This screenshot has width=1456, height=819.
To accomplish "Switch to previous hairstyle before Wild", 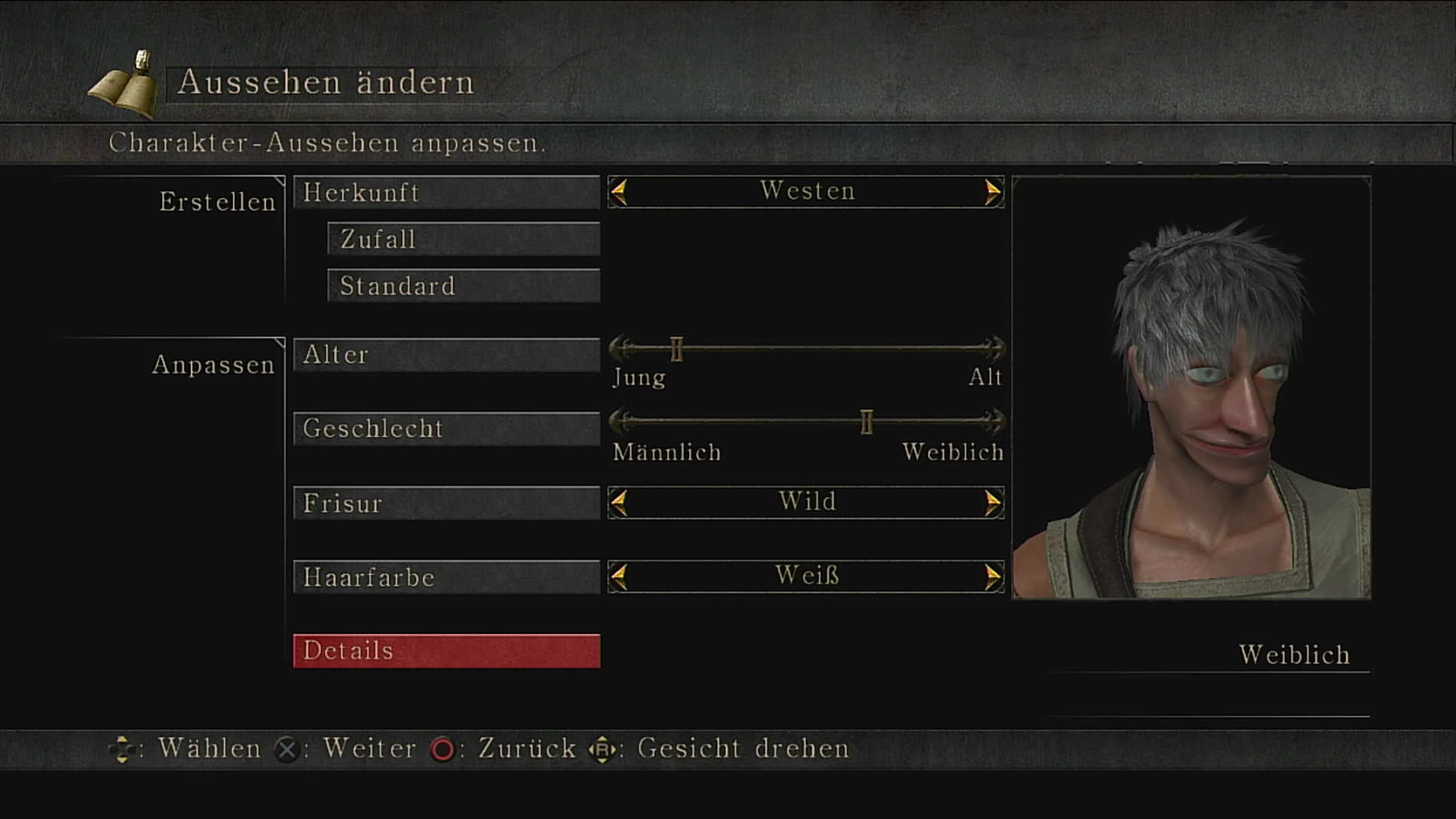I will [620, 502].
